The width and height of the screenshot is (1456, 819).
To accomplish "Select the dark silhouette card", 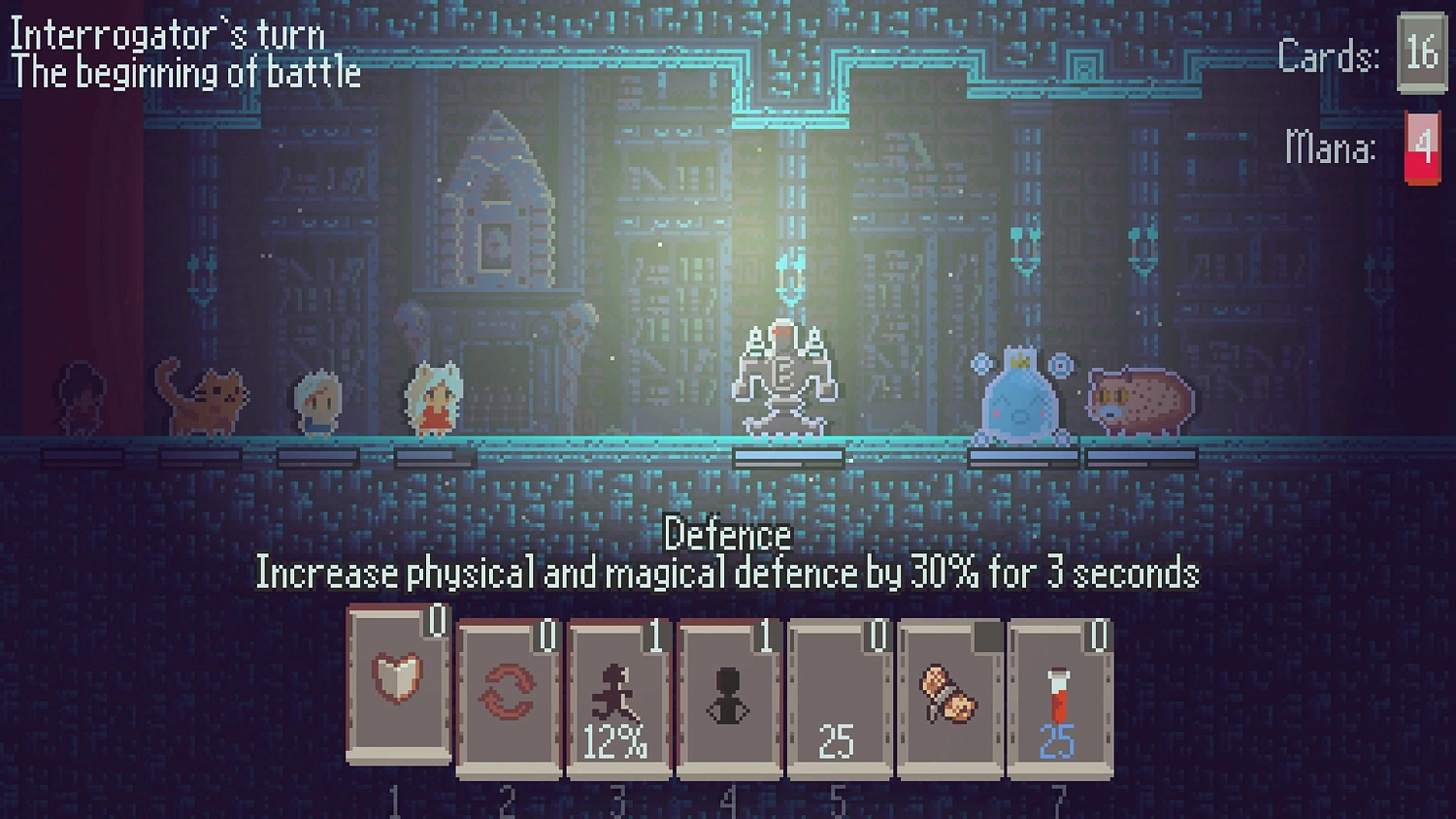I will [728, 693].
